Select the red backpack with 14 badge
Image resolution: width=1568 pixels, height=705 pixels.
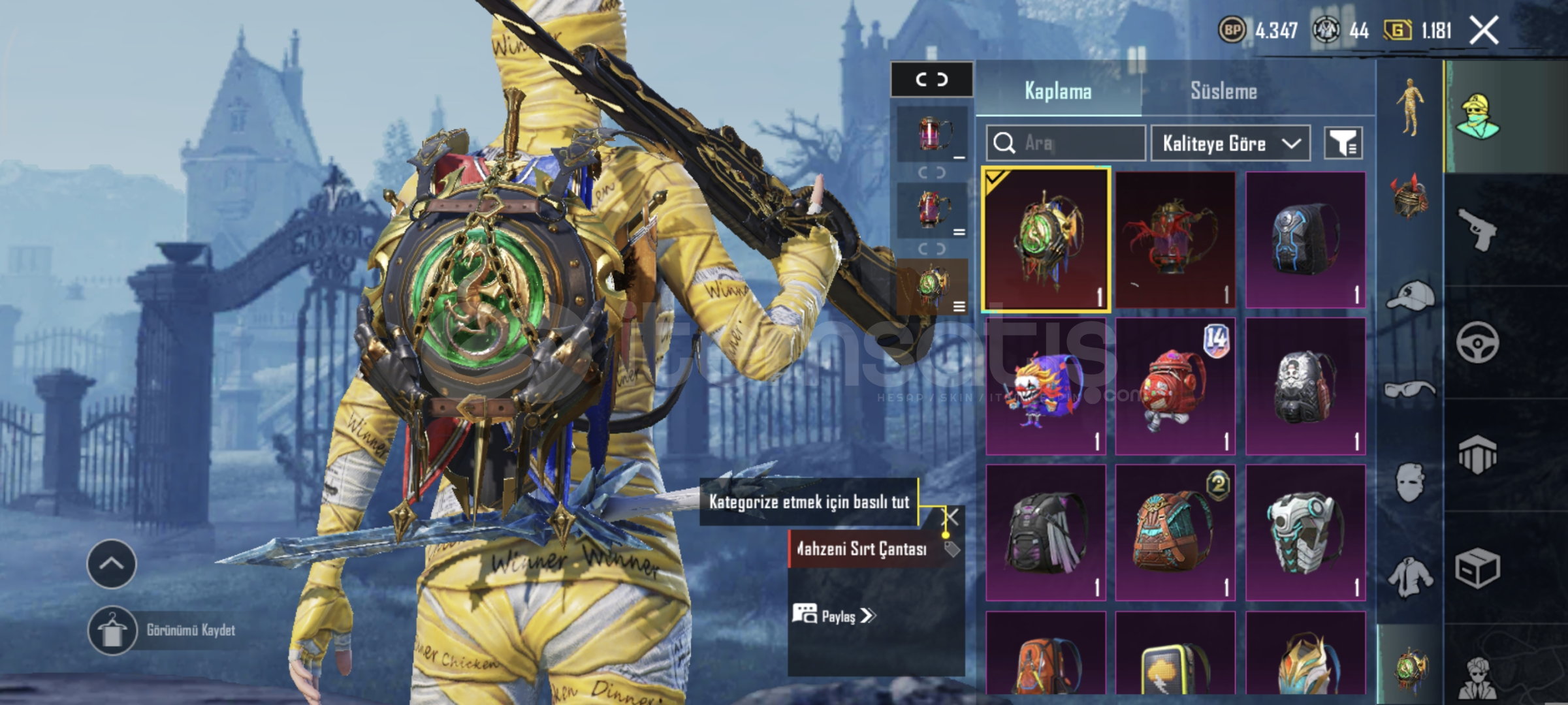pos(1175,386)
